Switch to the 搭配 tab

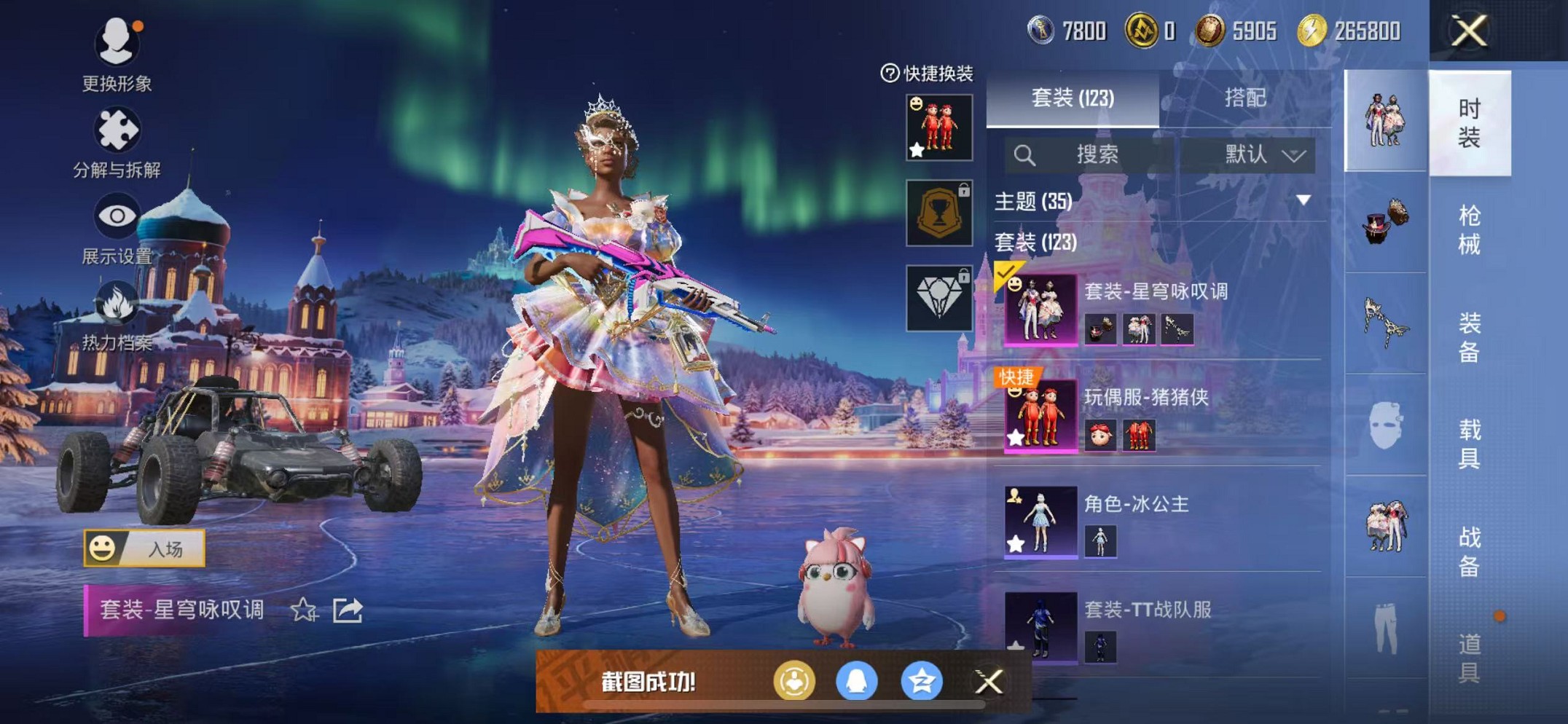click(1244, 98)
